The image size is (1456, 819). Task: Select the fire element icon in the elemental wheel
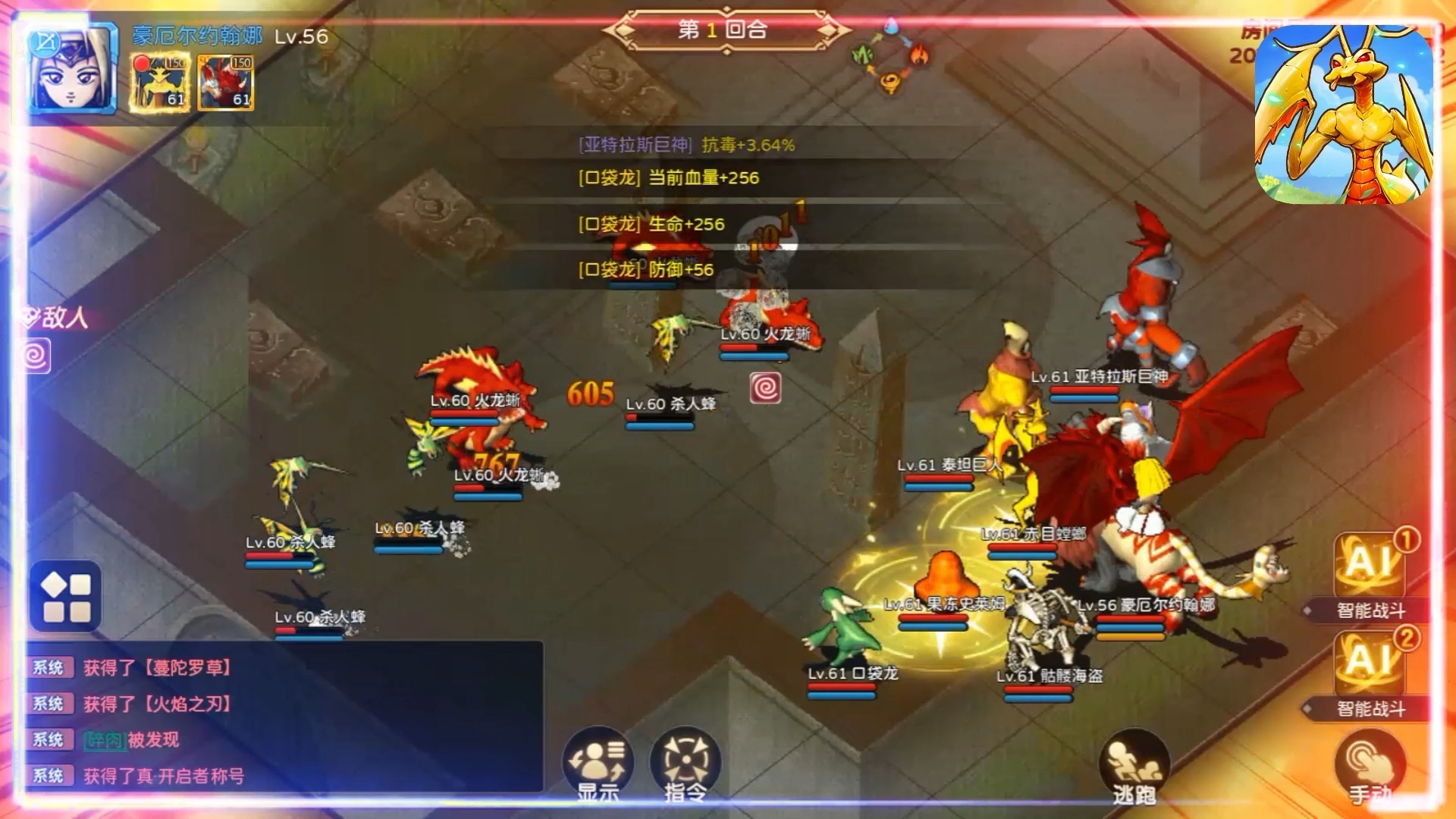(x=919, y=53)
